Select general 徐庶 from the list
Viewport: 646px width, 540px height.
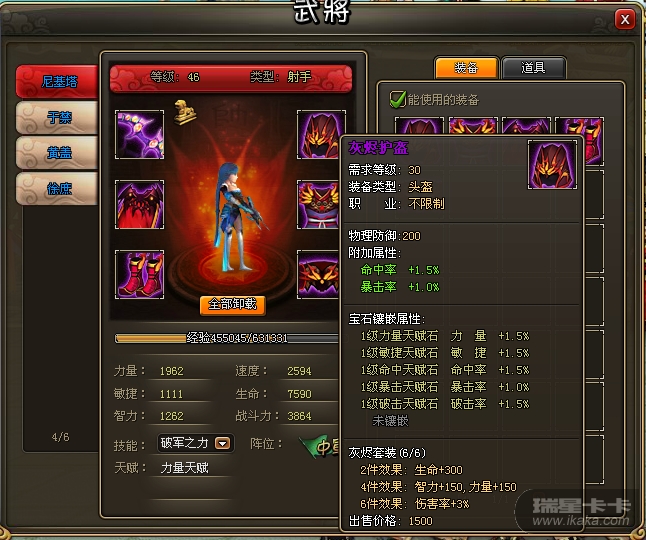[x=58, y=187]
